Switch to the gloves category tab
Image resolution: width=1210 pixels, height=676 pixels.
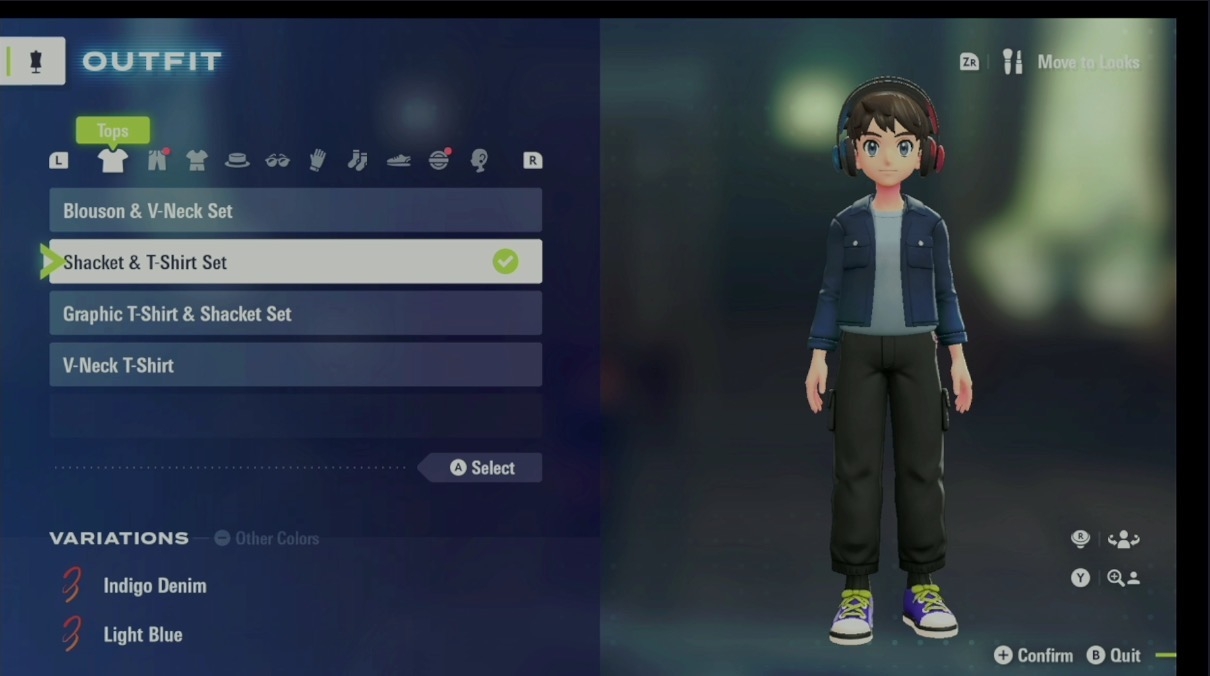(x=318, y=160)
